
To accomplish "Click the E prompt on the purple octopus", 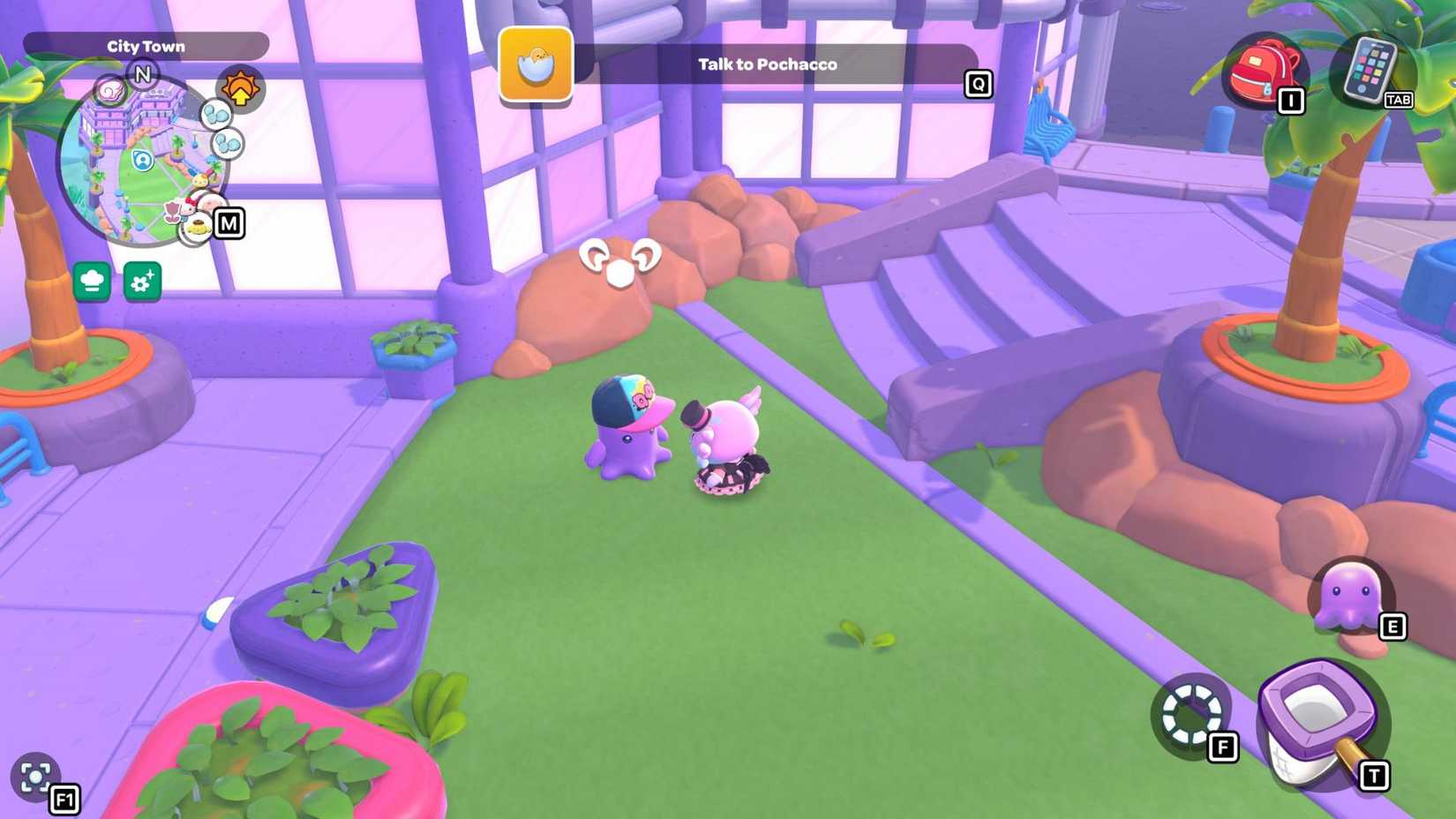I will pyautogui.click(x=1392, y=628).
